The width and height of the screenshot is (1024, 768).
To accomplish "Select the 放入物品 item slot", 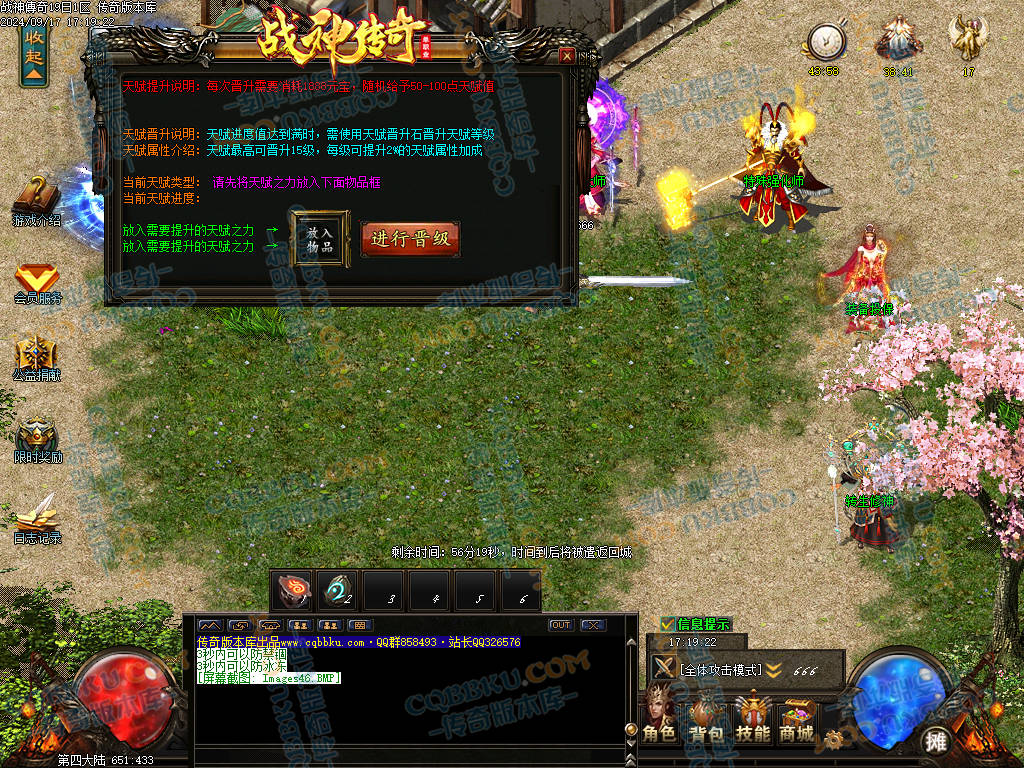I will click(x=320, y=239).
